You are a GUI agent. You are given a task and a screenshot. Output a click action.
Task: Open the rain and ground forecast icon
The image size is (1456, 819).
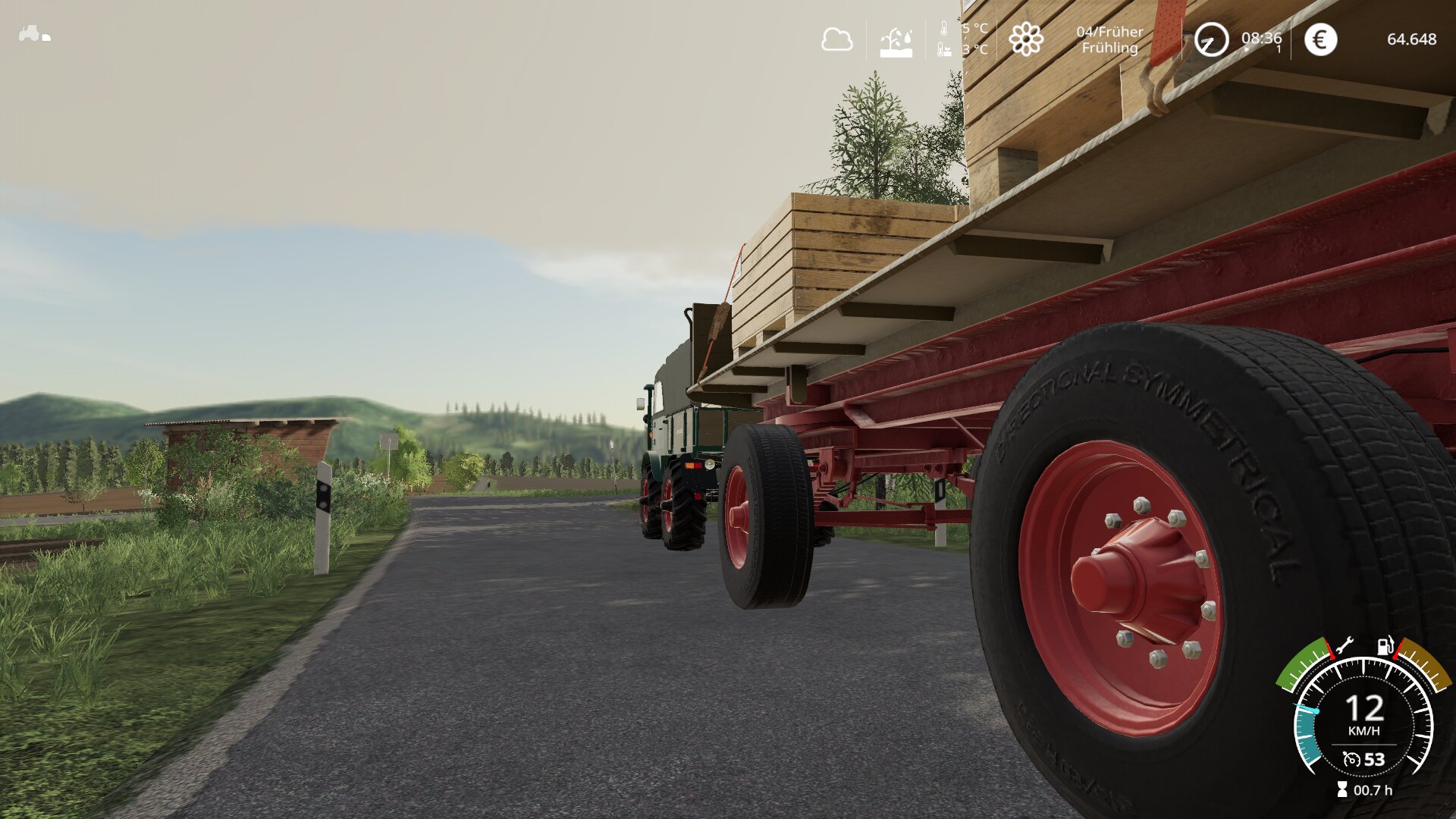(896, 42)
